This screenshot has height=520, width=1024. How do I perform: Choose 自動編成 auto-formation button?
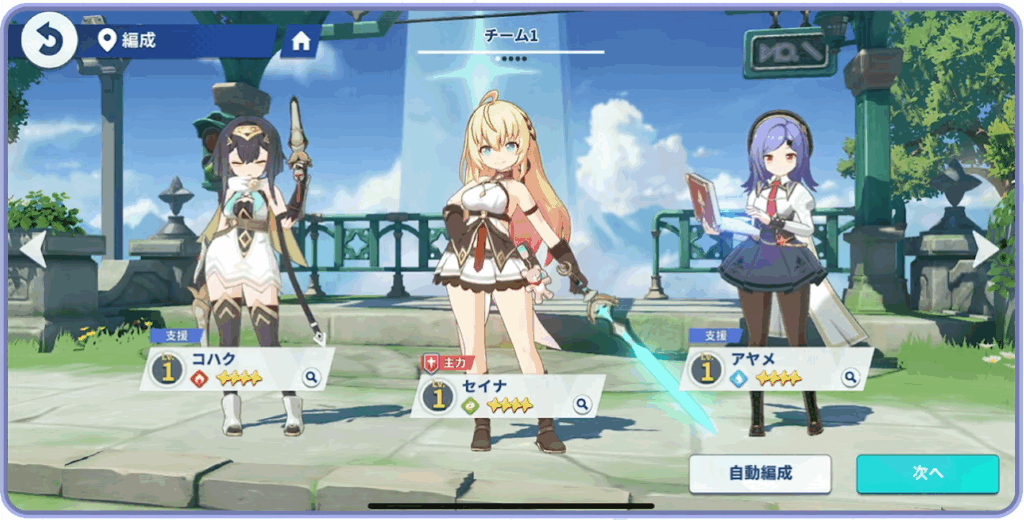tap(760, 474)
